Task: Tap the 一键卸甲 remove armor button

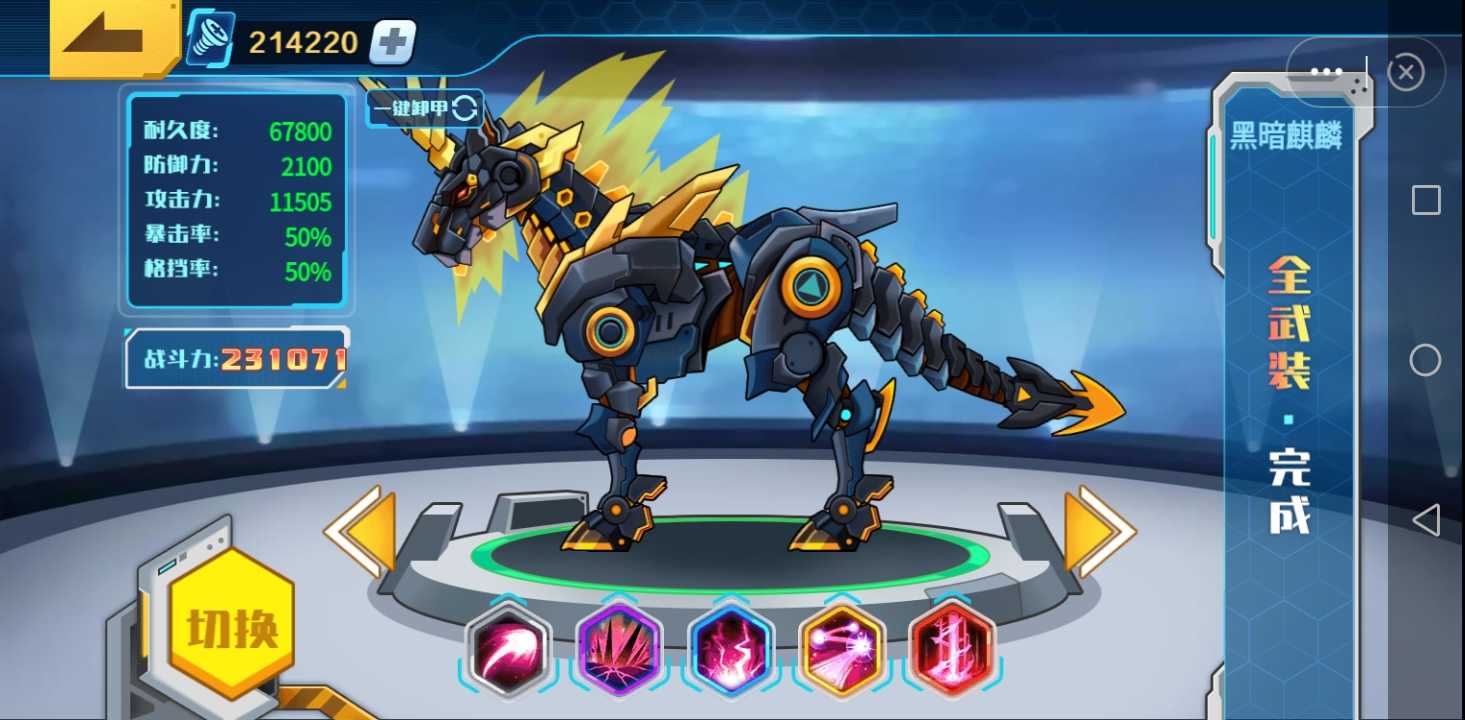Action: click(425, 108)
